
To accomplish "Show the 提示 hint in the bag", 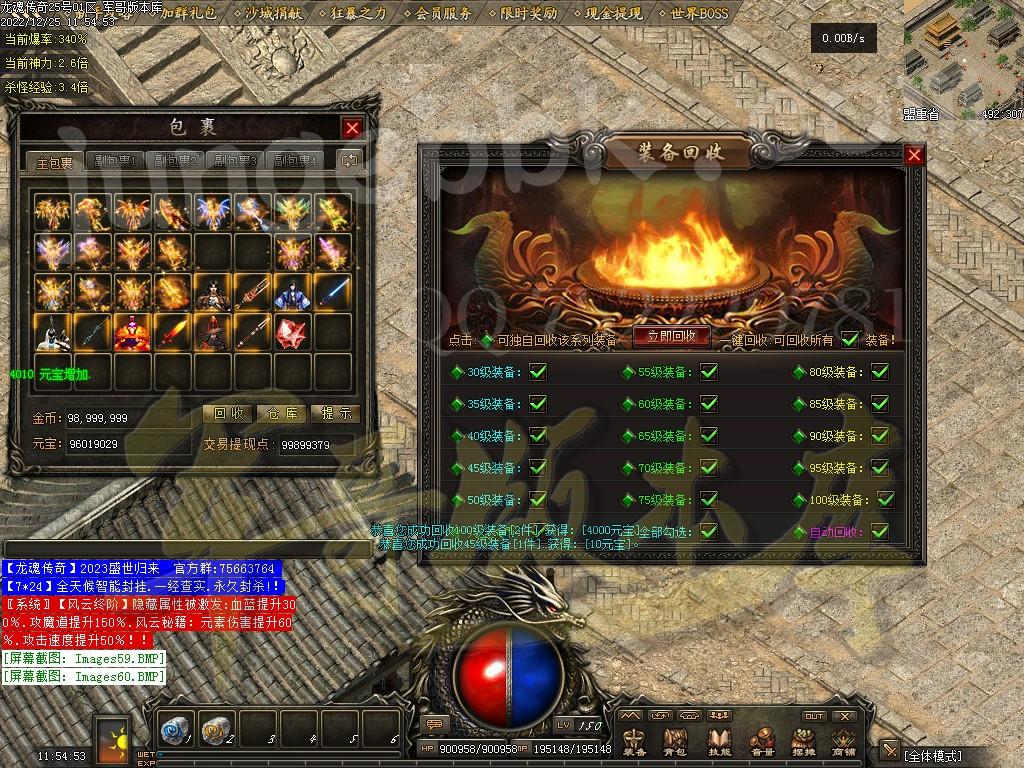I will click(x=335, y=413).
